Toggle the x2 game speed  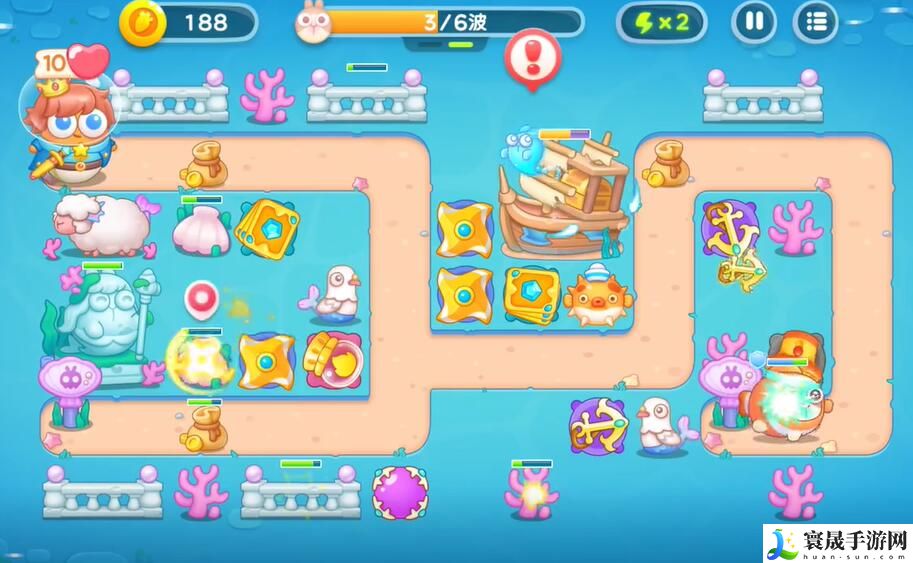coord(661,22)
